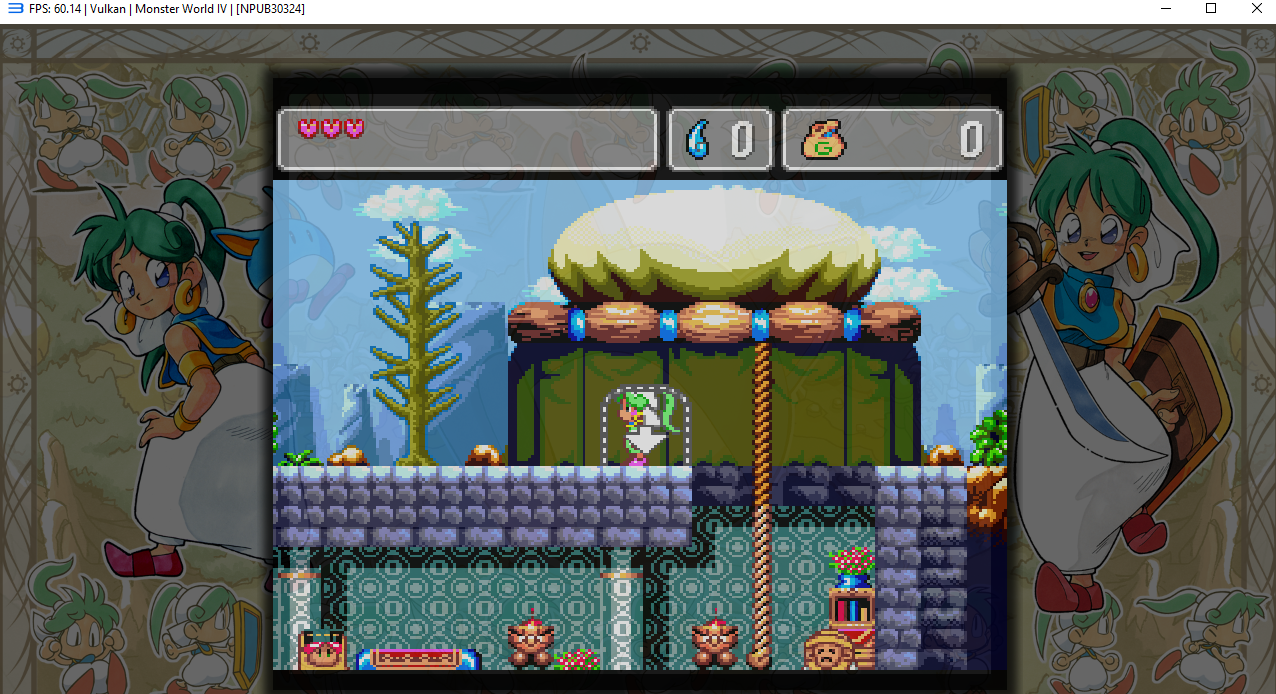
Task: Close the emulator window
Action: coord(1256,9)
